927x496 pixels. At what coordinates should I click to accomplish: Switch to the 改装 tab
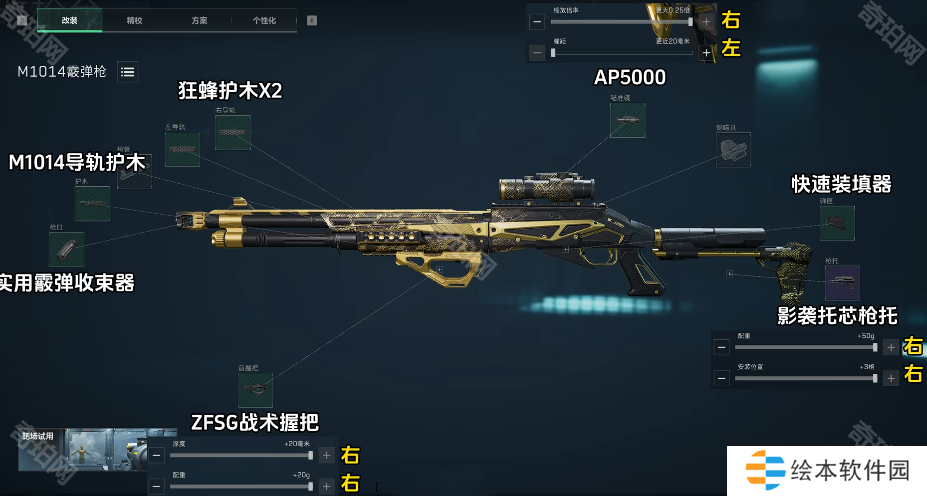click(x=70, y=20)
